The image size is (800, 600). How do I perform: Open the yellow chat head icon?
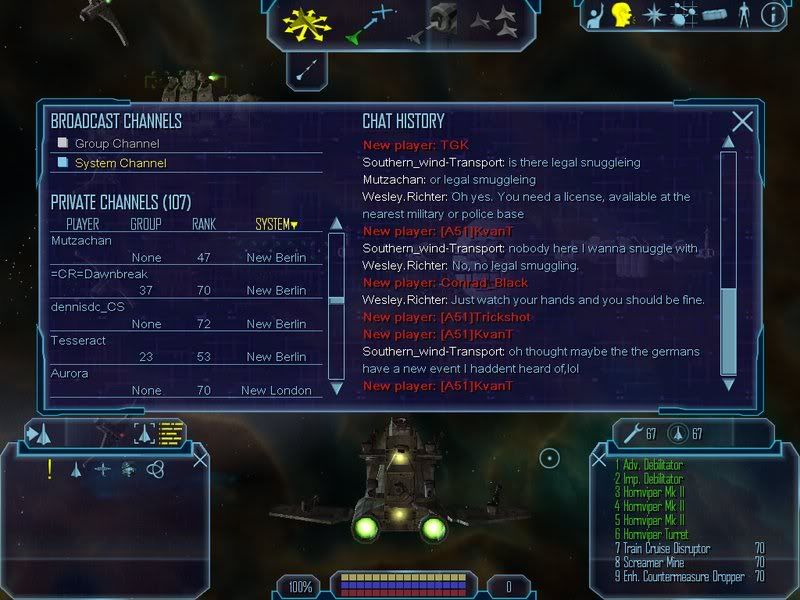(x=622, y=15)
